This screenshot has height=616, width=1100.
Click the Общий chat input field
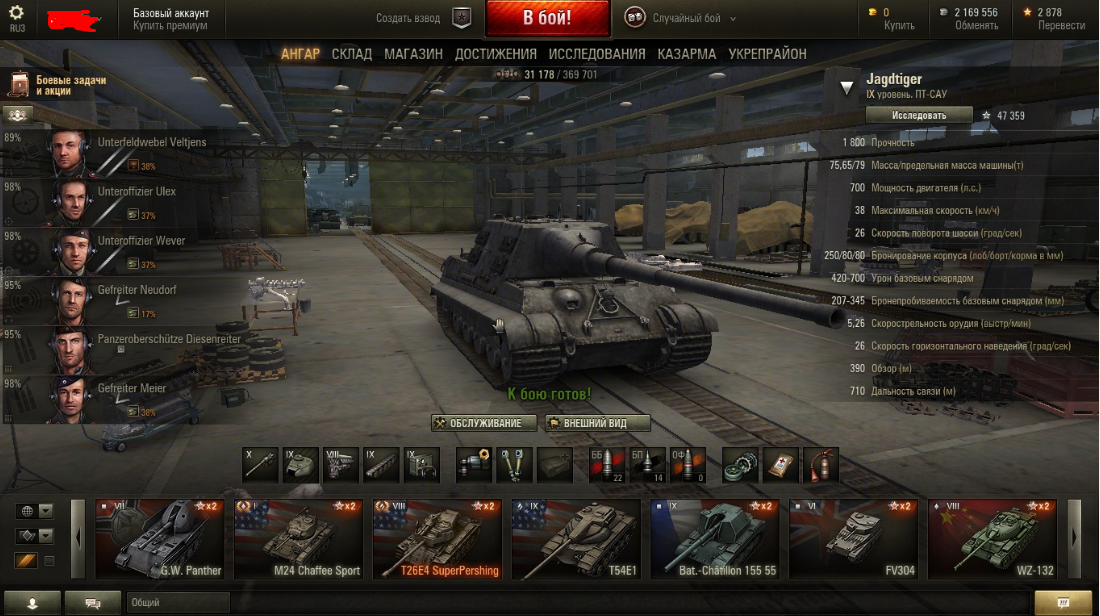178,603
